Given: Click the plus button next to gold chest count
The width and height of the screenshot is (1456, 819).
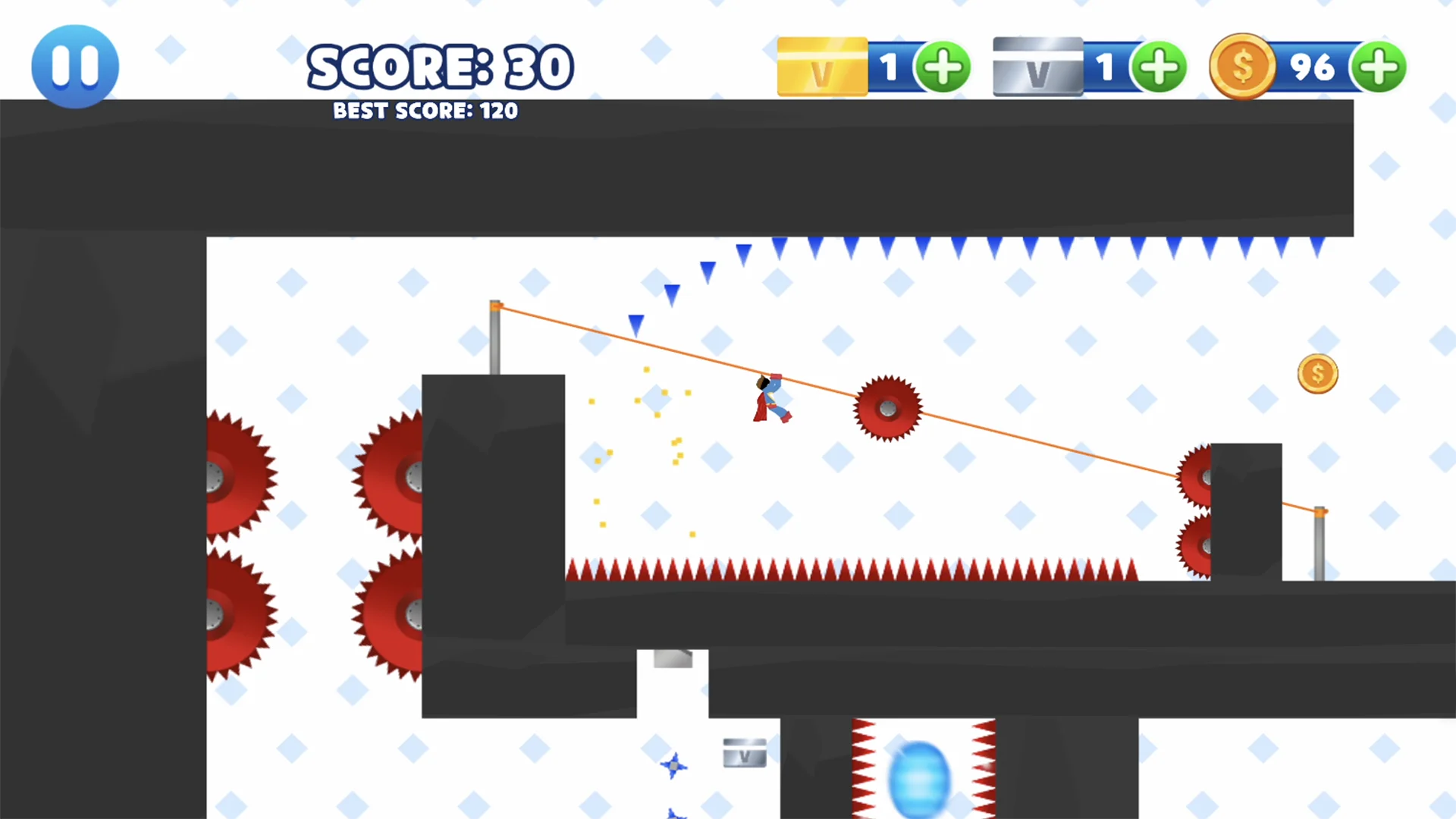Looking at the screenshot, I should pyautogui.click(x=943, y=67).
